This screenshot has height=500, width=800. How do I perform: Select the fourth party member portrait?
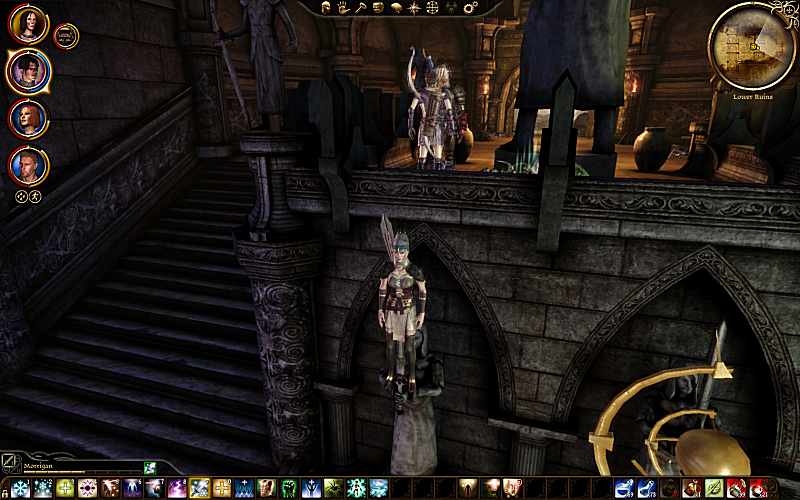point(28,166)
